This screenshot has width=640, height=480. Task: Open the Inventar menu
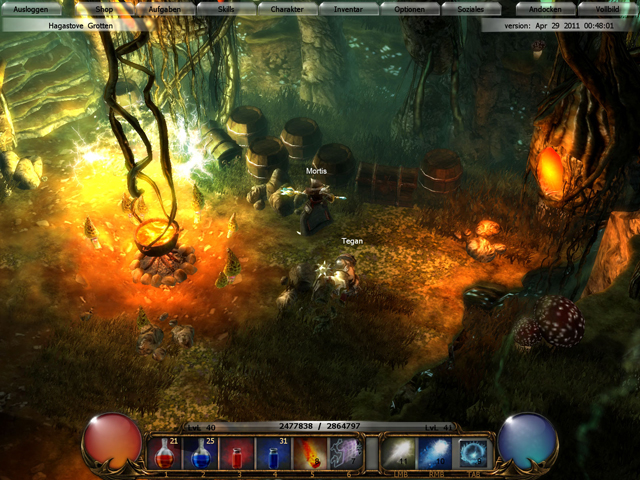[x=348, y=8]
